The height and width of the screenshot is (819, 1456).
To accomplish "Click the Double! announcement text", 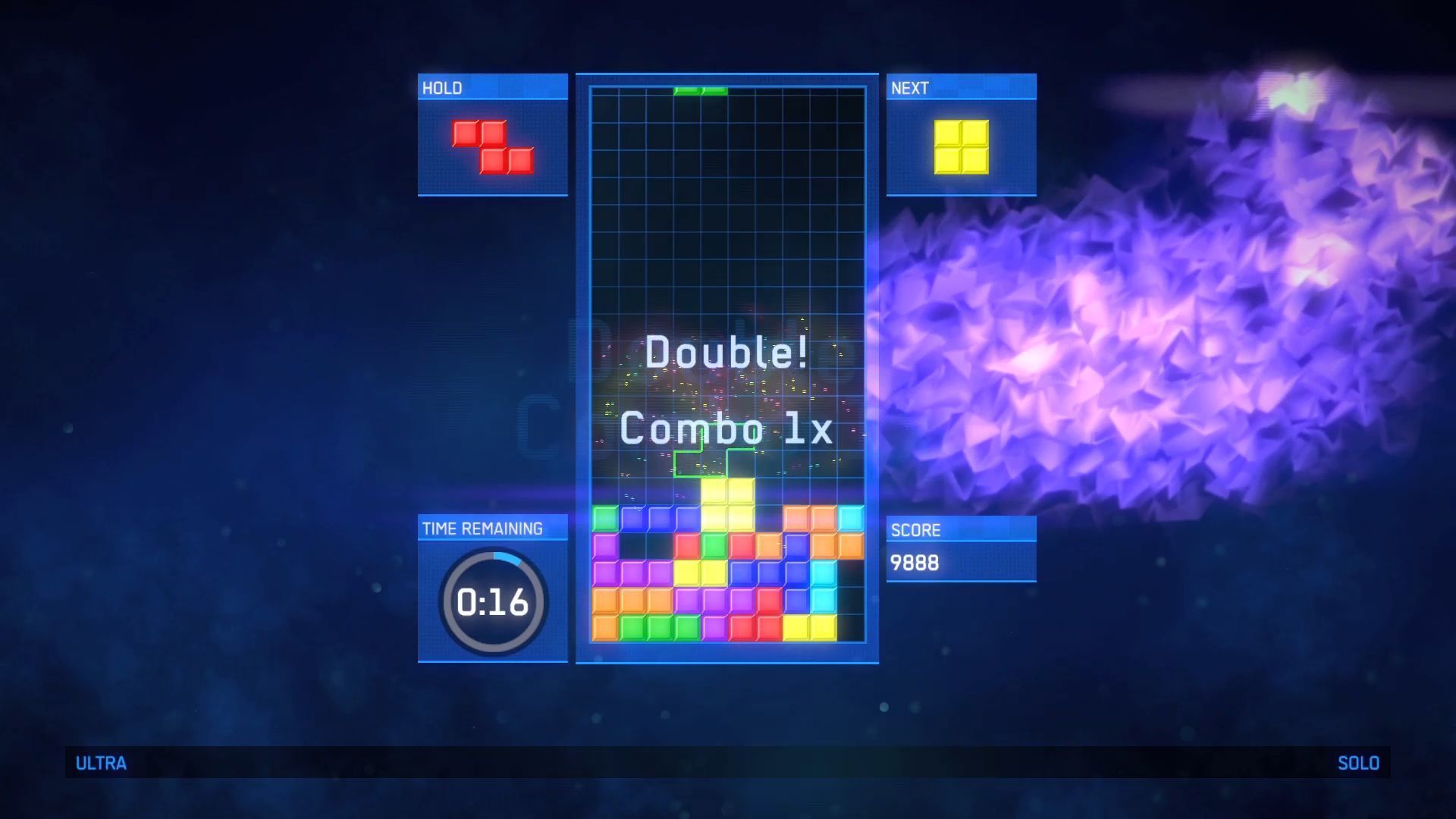I will pyautogui.click(x=726, y=353).
